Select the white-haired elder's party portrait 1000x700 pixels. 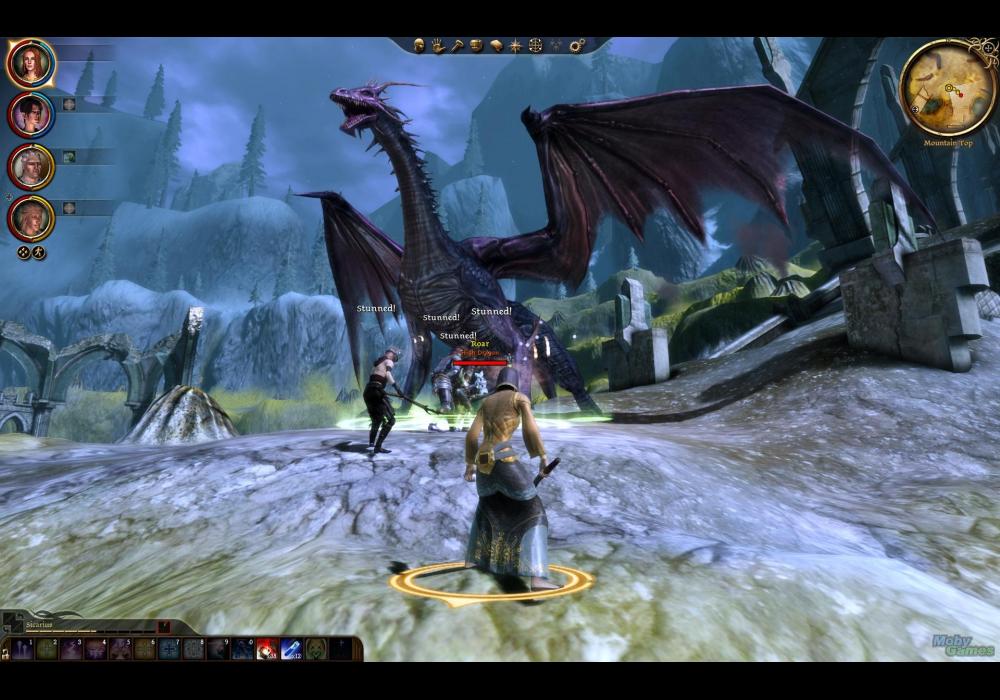click(30, 167)
